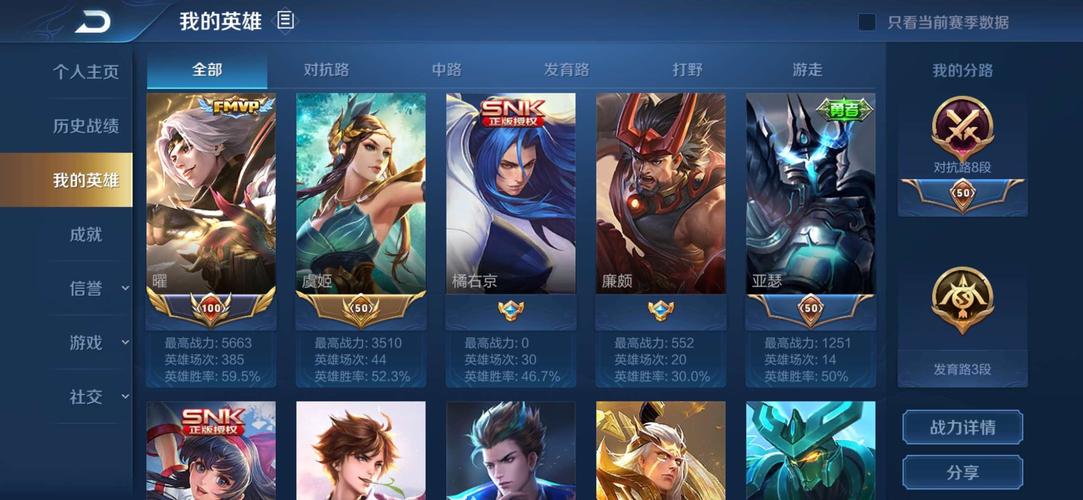Switch to the 对抗路 tab
The height and width of the screenshot is (500, 1083).
click(326, 69)
